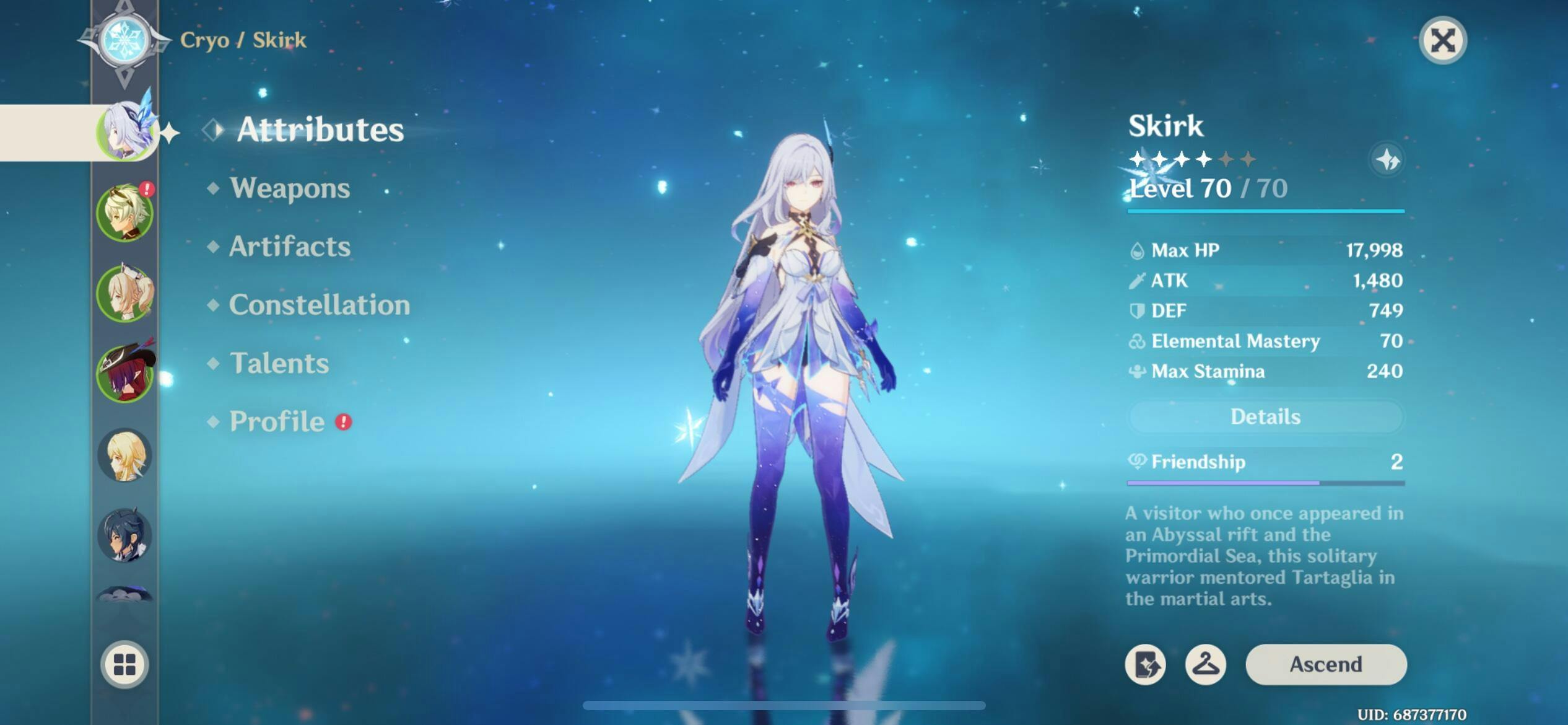Click the Ascend button
This screenshot has width=1568, height=725.
(x=1325, y=664)
